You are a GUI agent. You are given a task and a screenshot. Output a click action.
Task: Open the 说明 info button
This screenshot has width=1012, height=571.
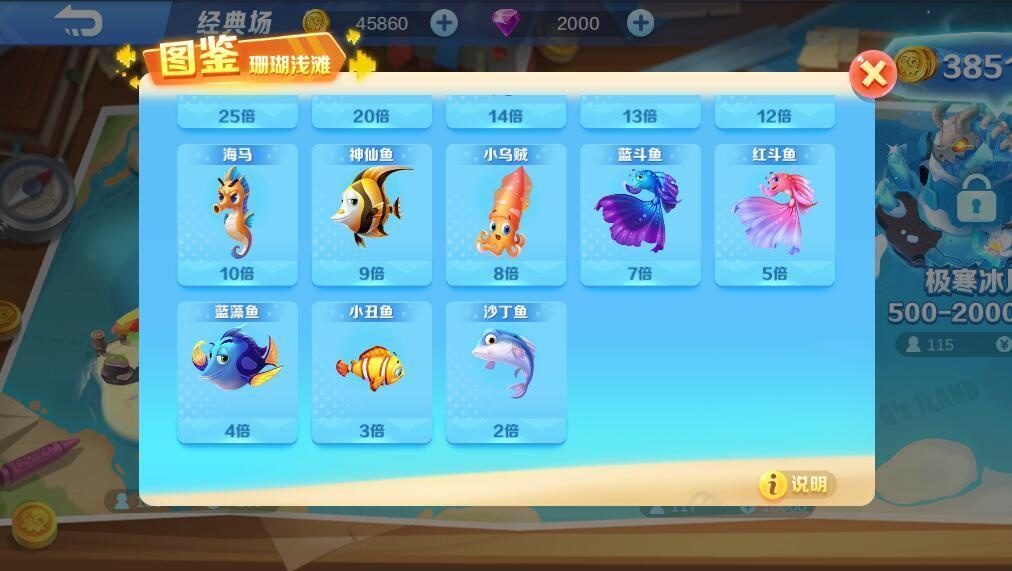(797, 485)
